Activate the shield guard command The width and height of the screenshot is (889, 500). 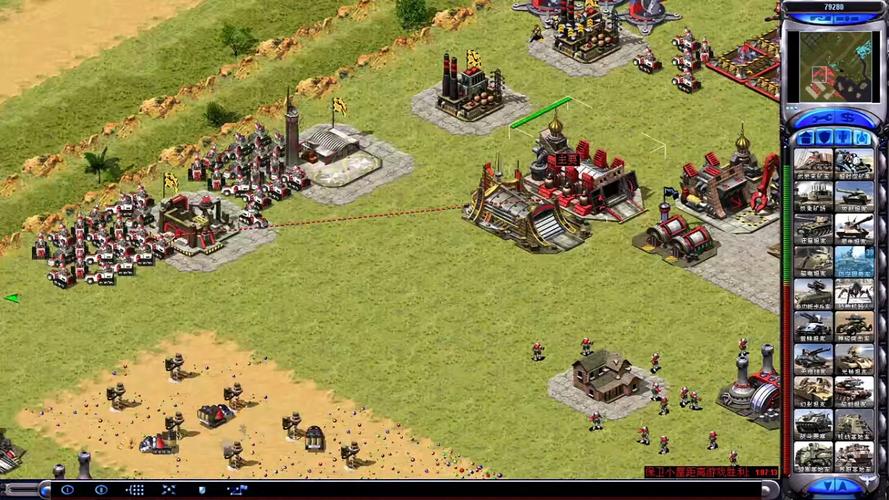pyautogui.click(x=201, y=490)
